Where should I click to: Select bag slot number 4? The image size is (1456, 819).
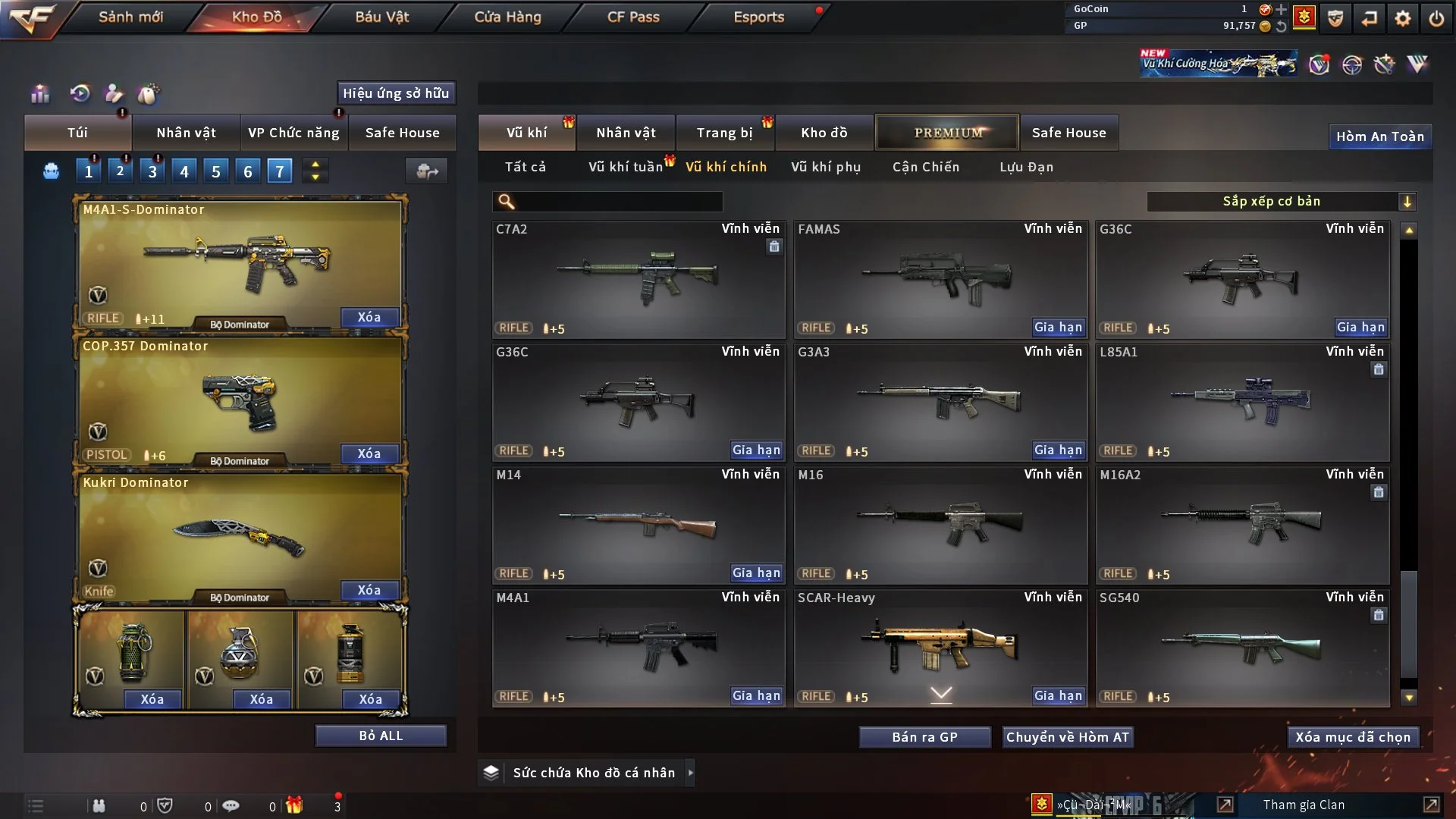pos(184,172)
